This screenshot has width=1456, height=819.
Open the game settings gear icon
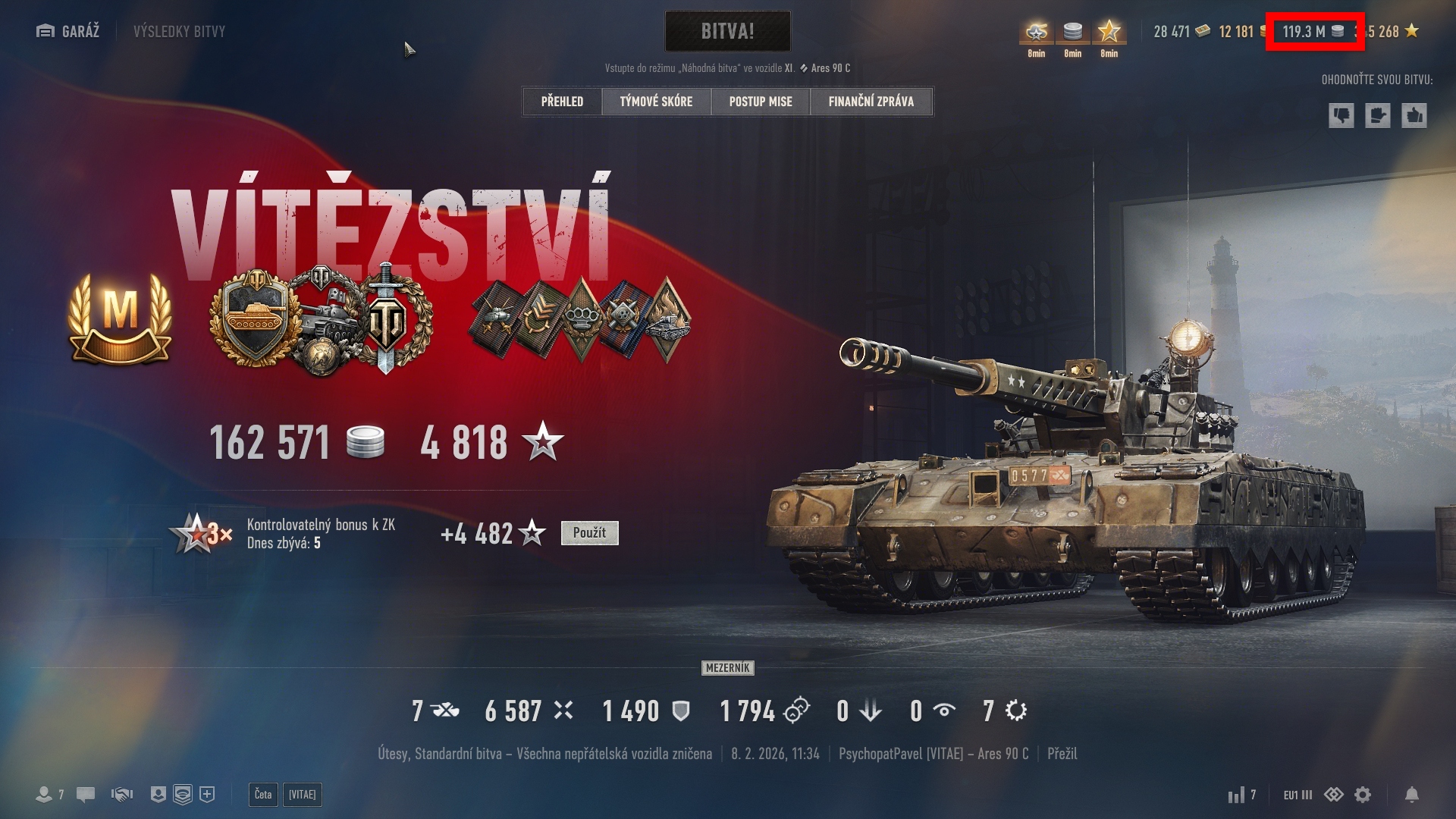click(1363, 795)
